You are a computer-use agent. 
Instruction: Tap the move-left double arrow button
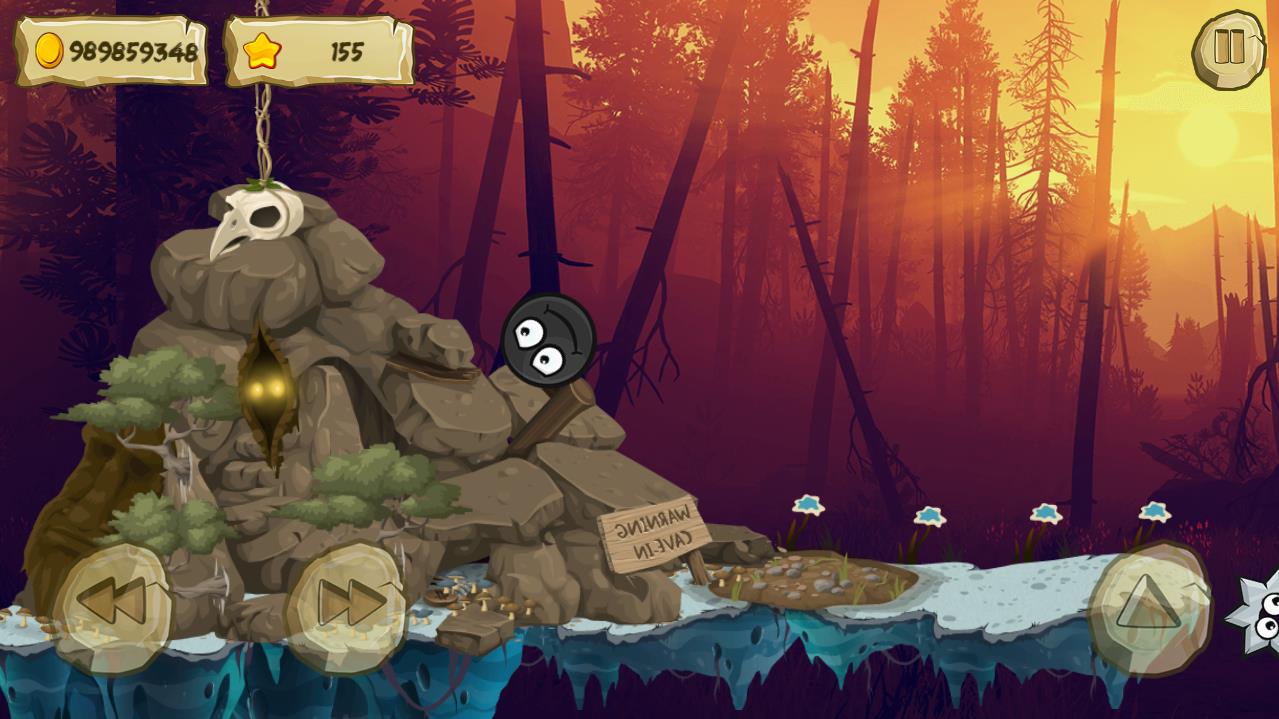[x=112, y=604]
